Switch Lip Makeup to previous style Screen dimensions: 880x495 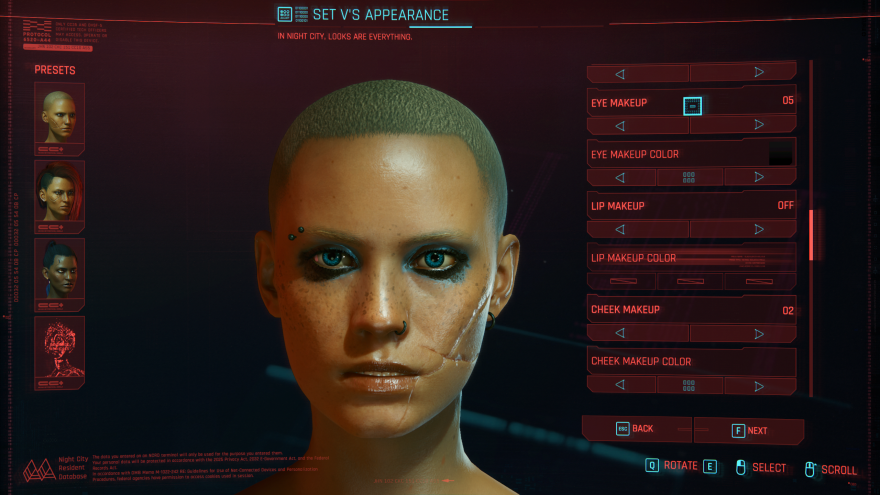(620, 229)
